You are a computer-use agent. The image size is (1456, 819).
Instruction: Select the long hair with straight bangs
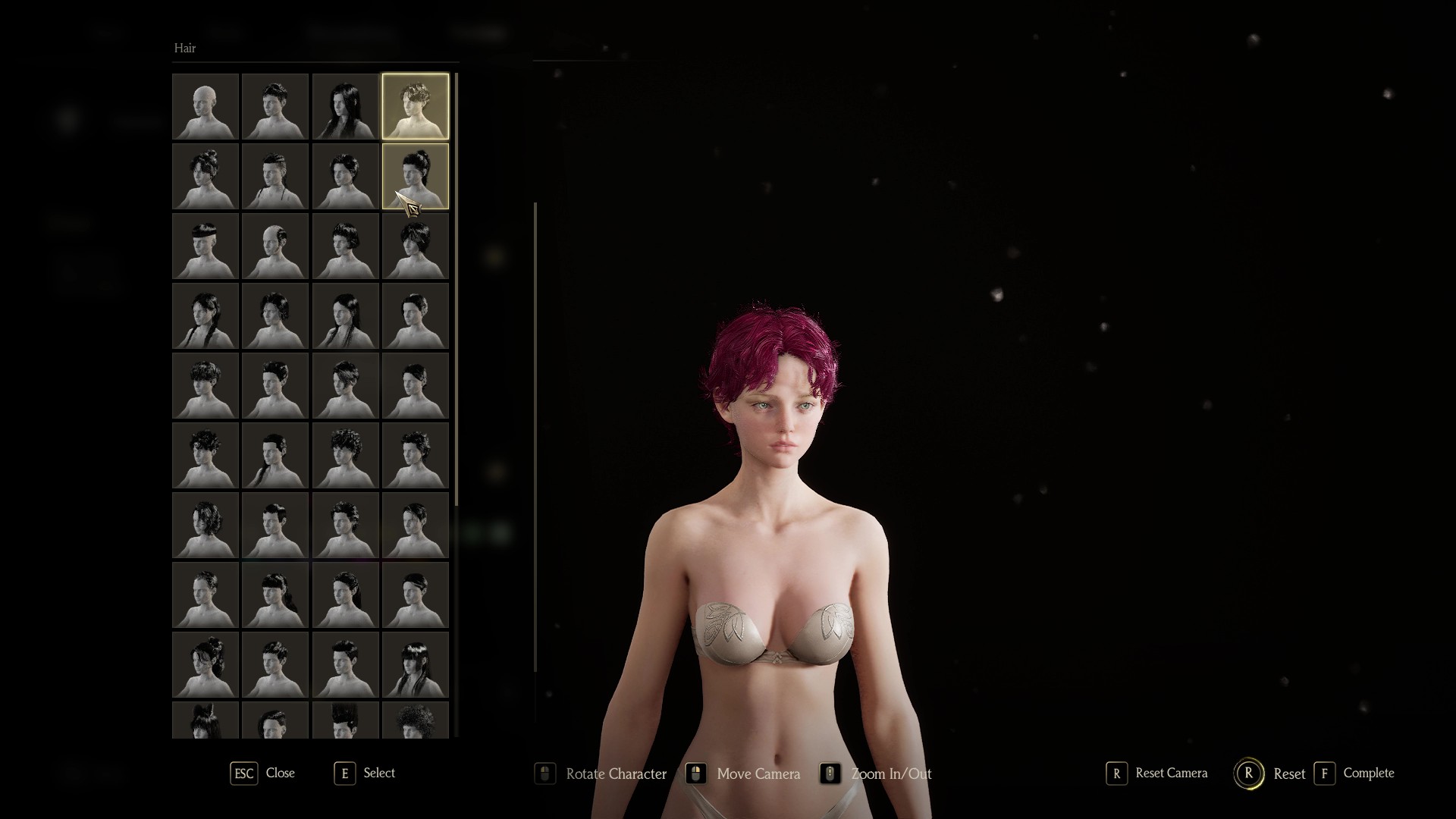tap(415, 664)
